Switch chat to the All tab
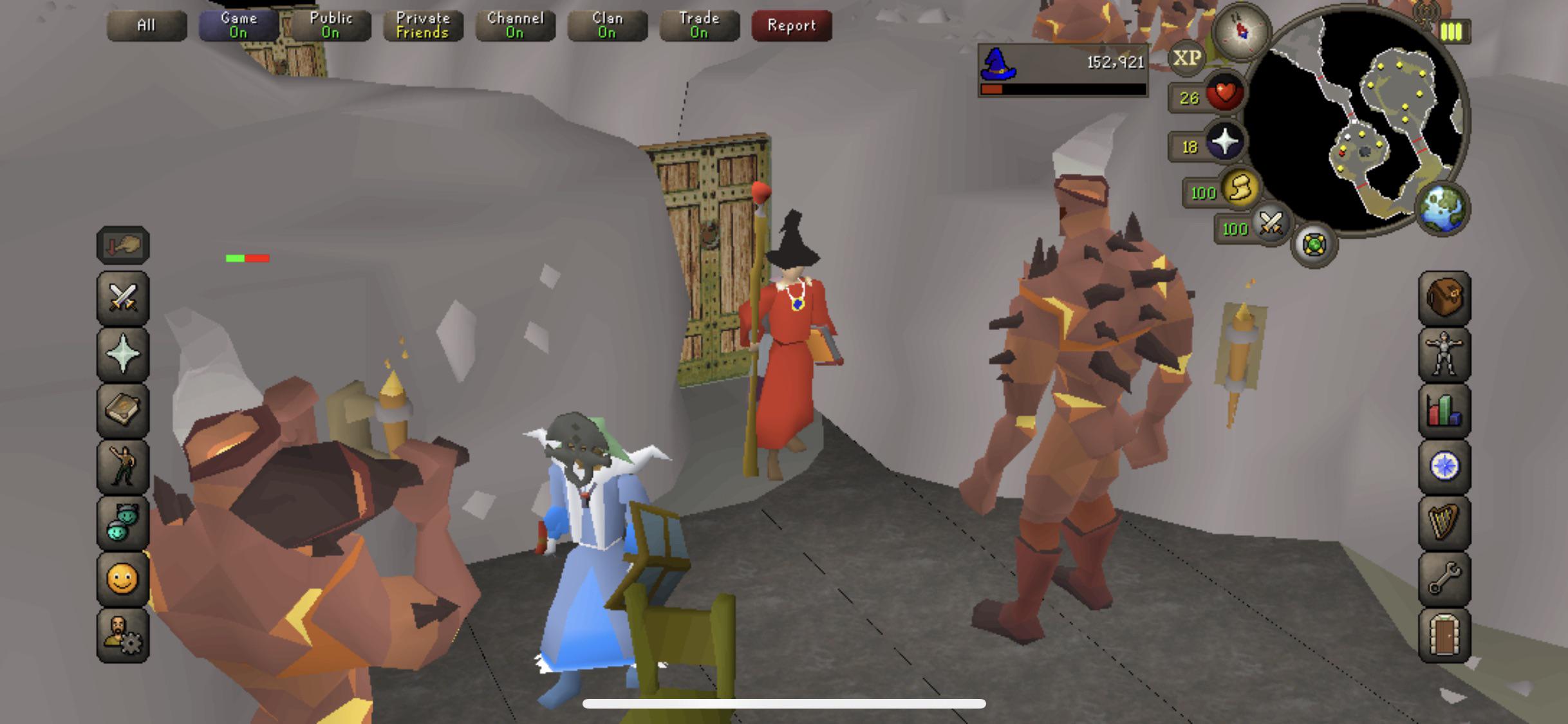Image resolution: width=1568 pixels, height=724 pixels. click(x=147, y=26)
